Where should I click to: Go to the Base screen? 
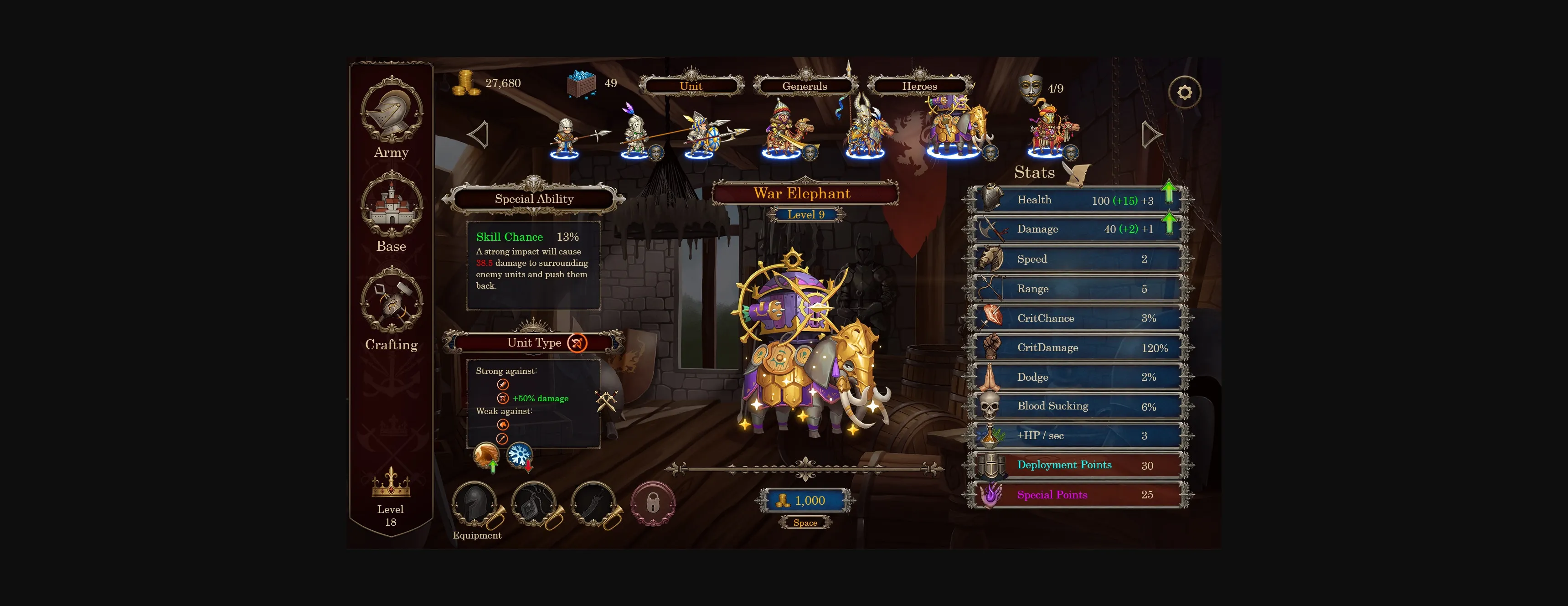pyautogui.click(x=392, y=211)
